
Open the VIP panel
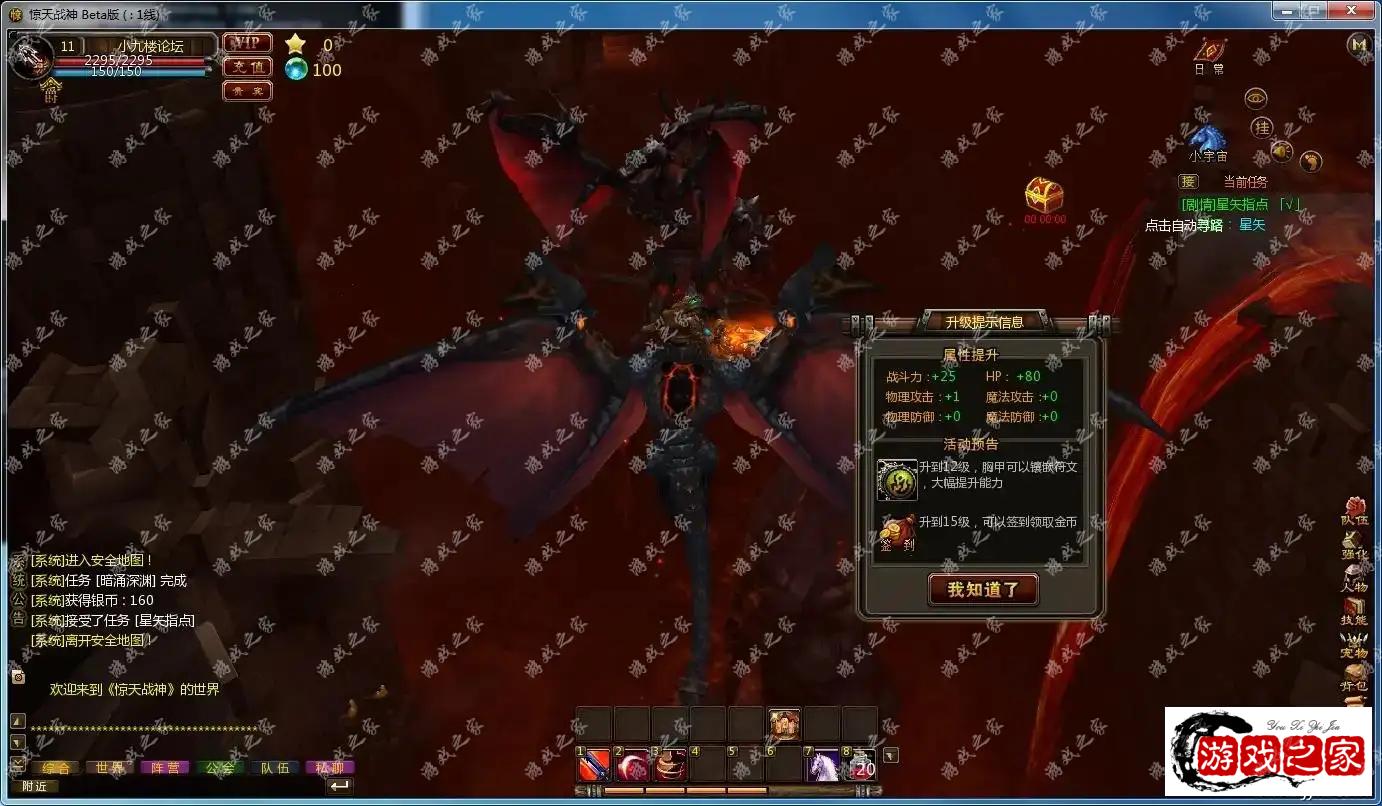(246, 43)
